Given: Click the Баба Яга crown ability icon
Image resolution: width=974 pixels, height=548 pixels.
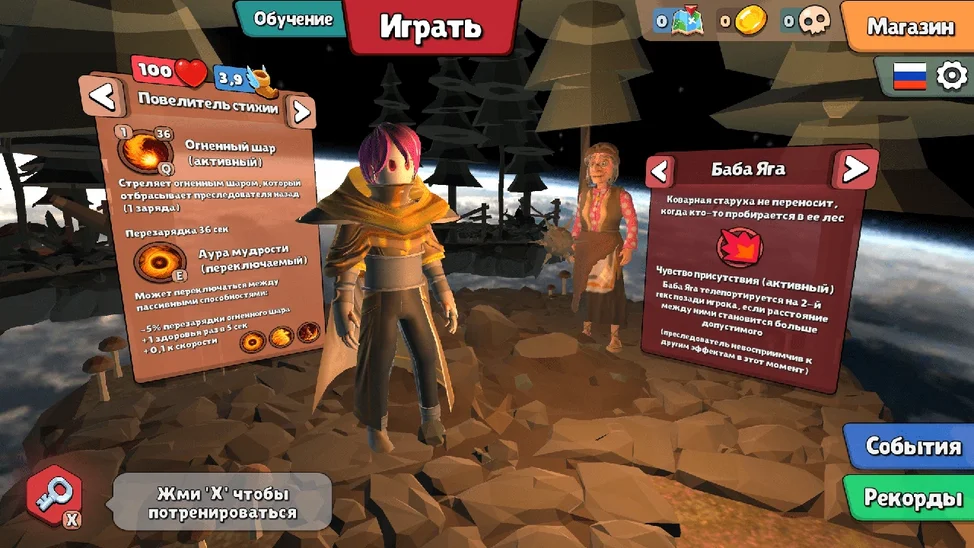Looking at the screenshot, I should click(740, 247).
